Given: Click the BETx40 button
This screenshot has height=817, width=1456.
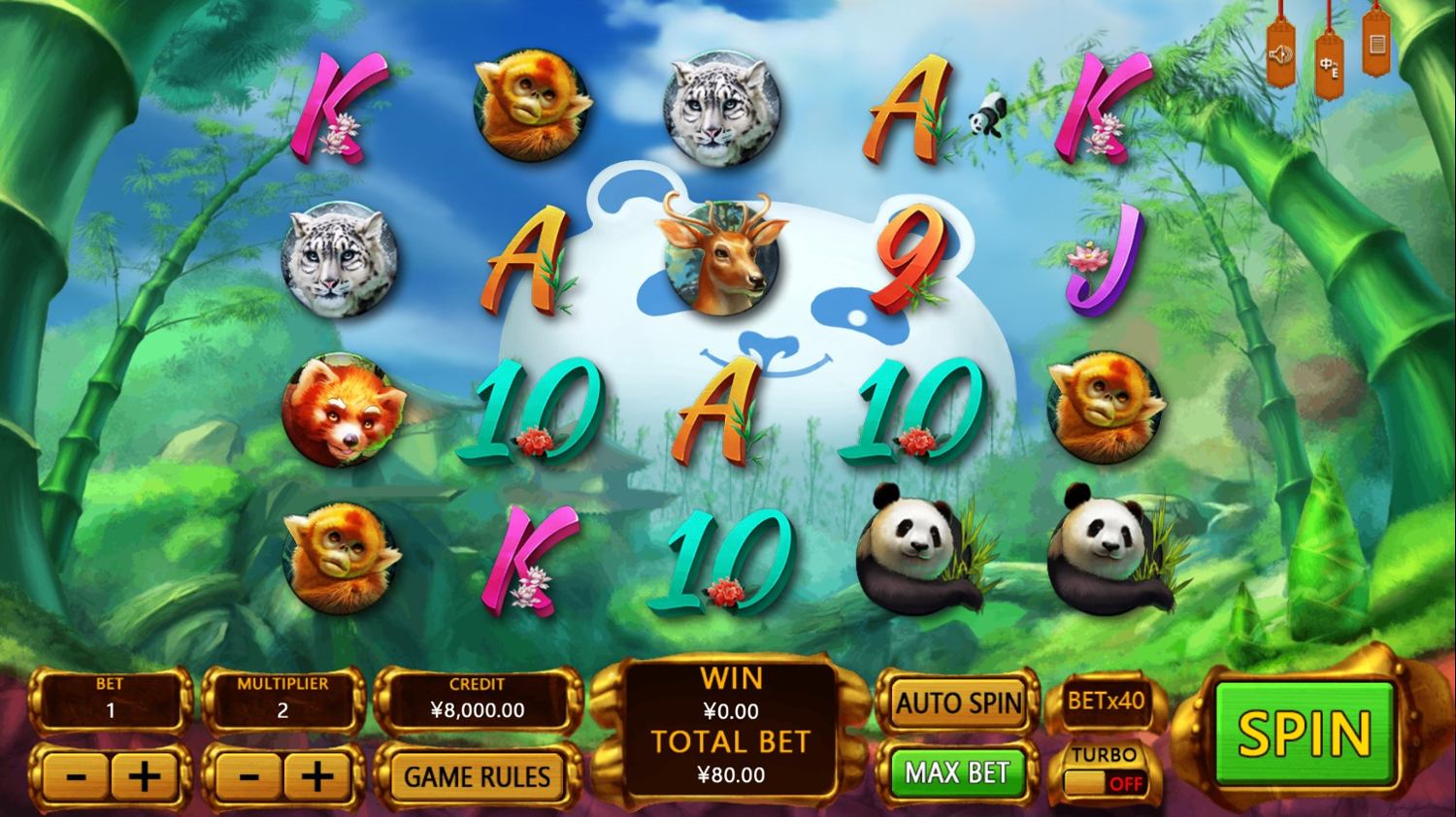Looking at the screenshot, I should point(1106,700).
